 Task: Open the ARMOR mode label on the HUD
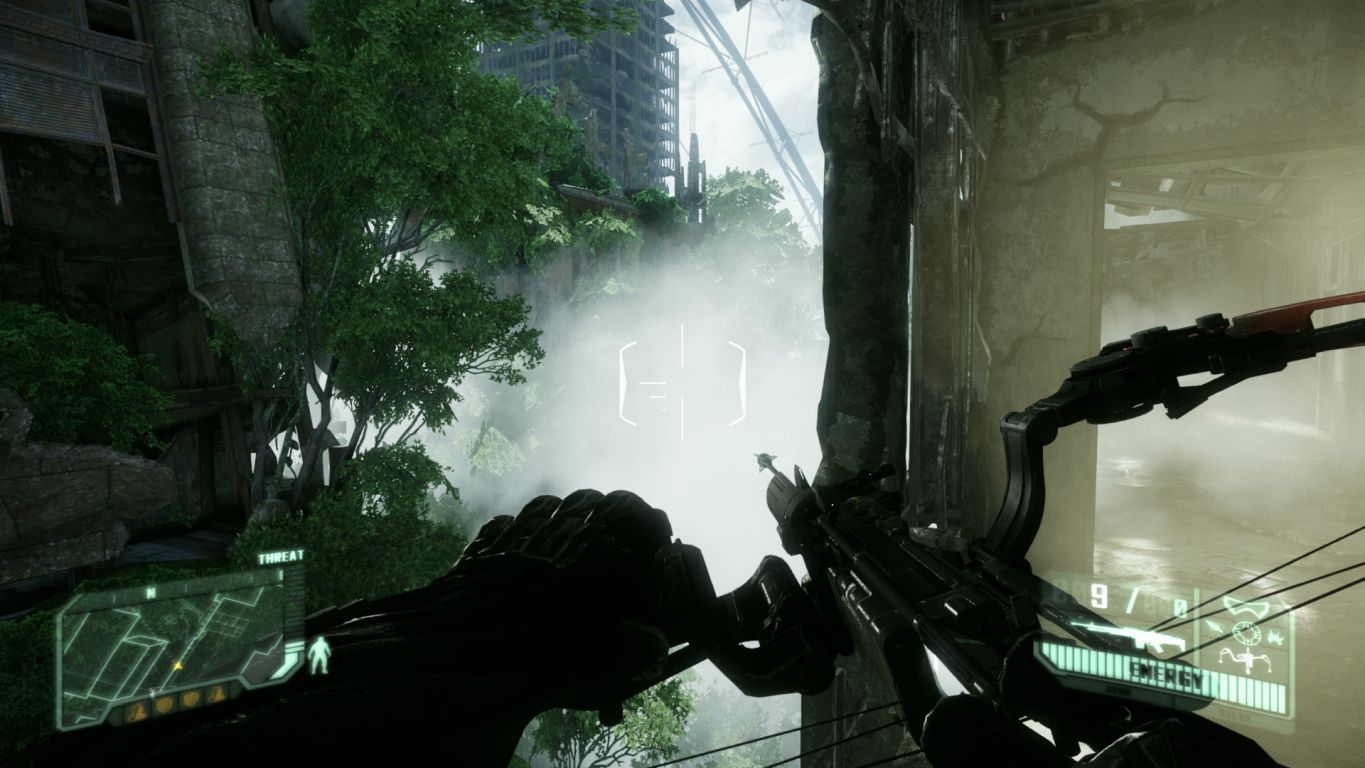1119,690
